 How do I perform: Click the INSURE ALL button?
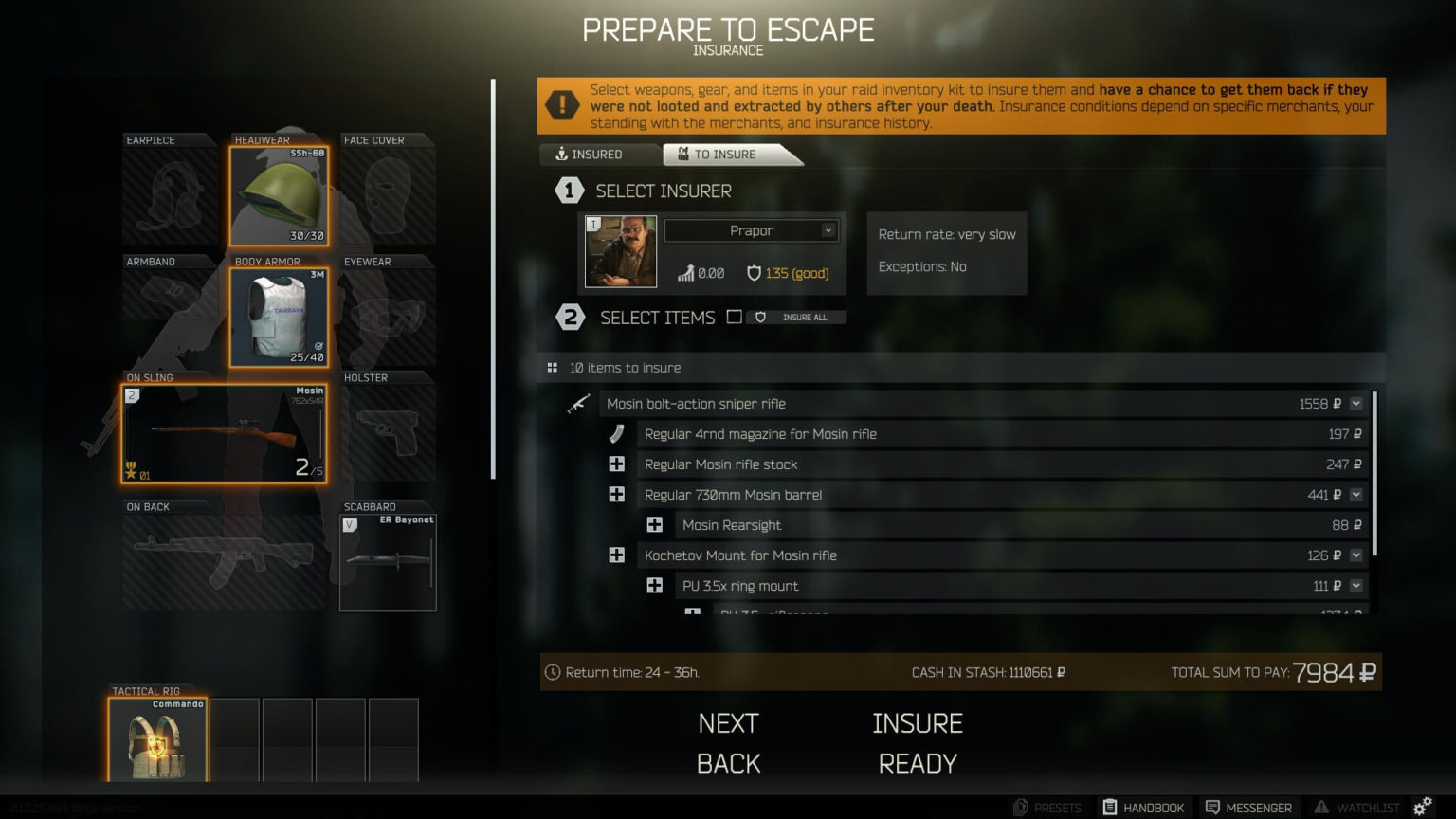[x=796, y=317]
